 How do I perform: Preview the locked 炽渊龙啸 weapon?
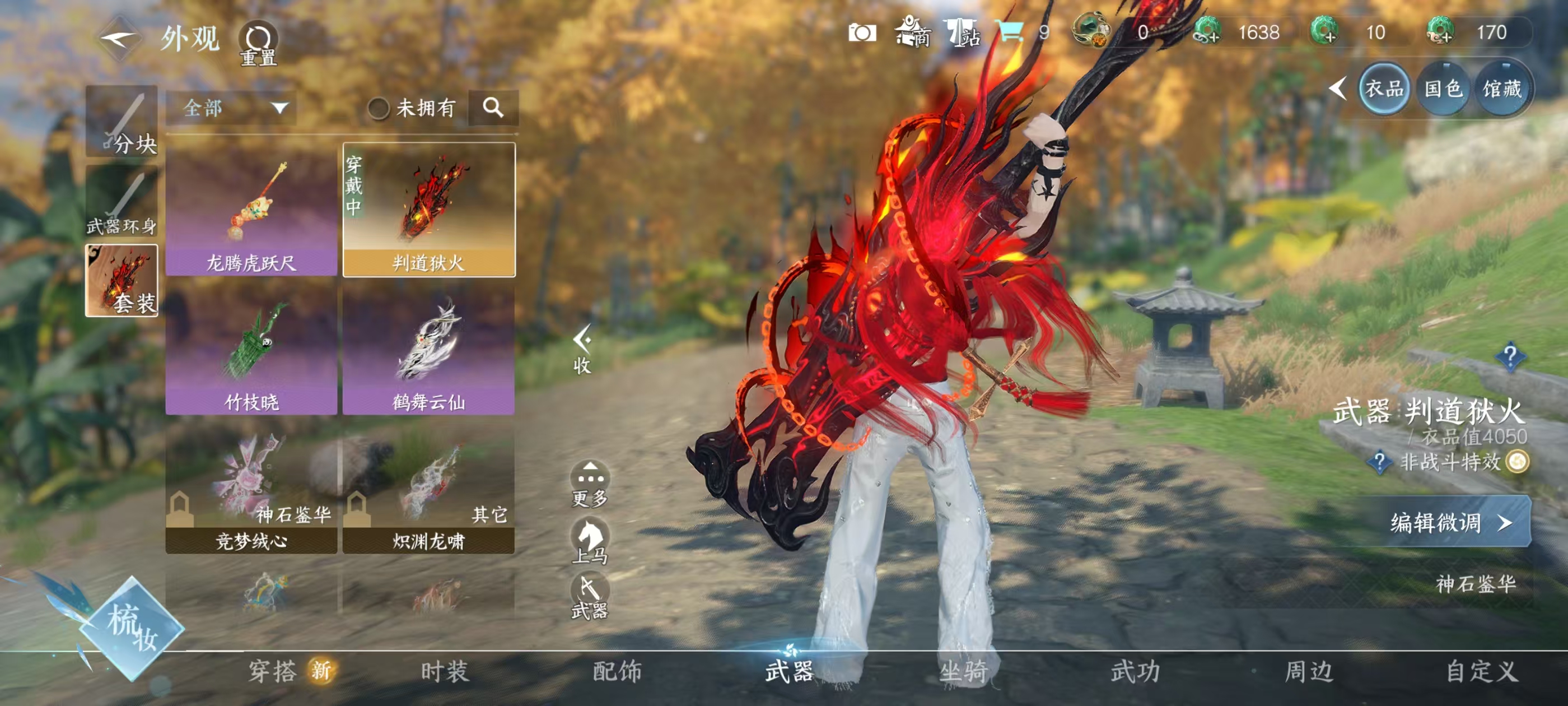click(x=428, y=490)
